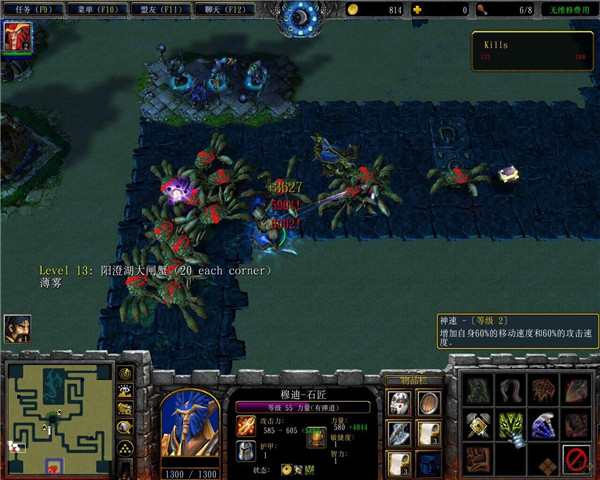Activate the golden hammer ability icon
Viewport: 600px width, 480px height.
[x=479, y=425]
